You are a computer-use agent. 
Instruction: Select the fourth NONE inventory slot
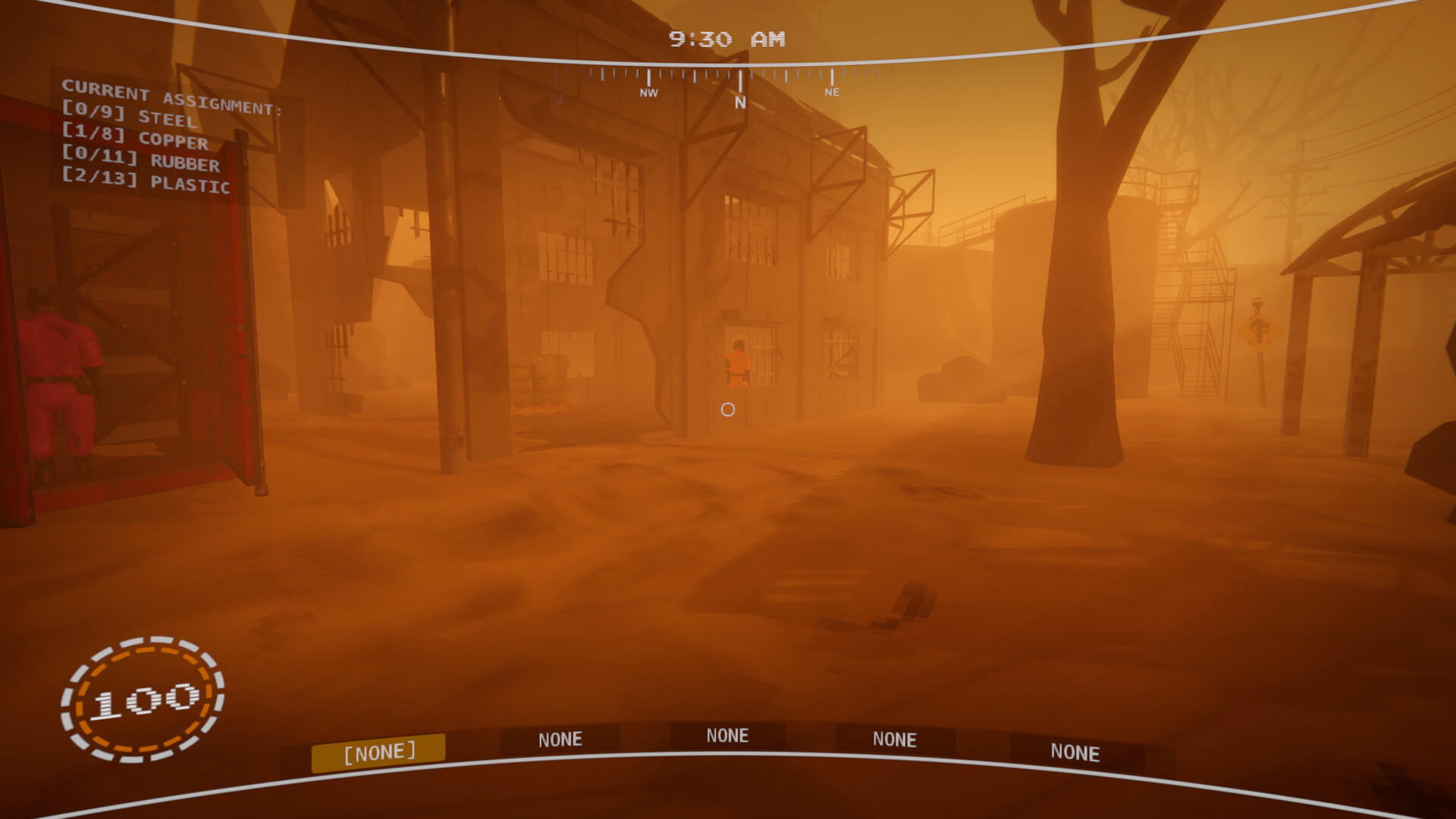[896, 739]
